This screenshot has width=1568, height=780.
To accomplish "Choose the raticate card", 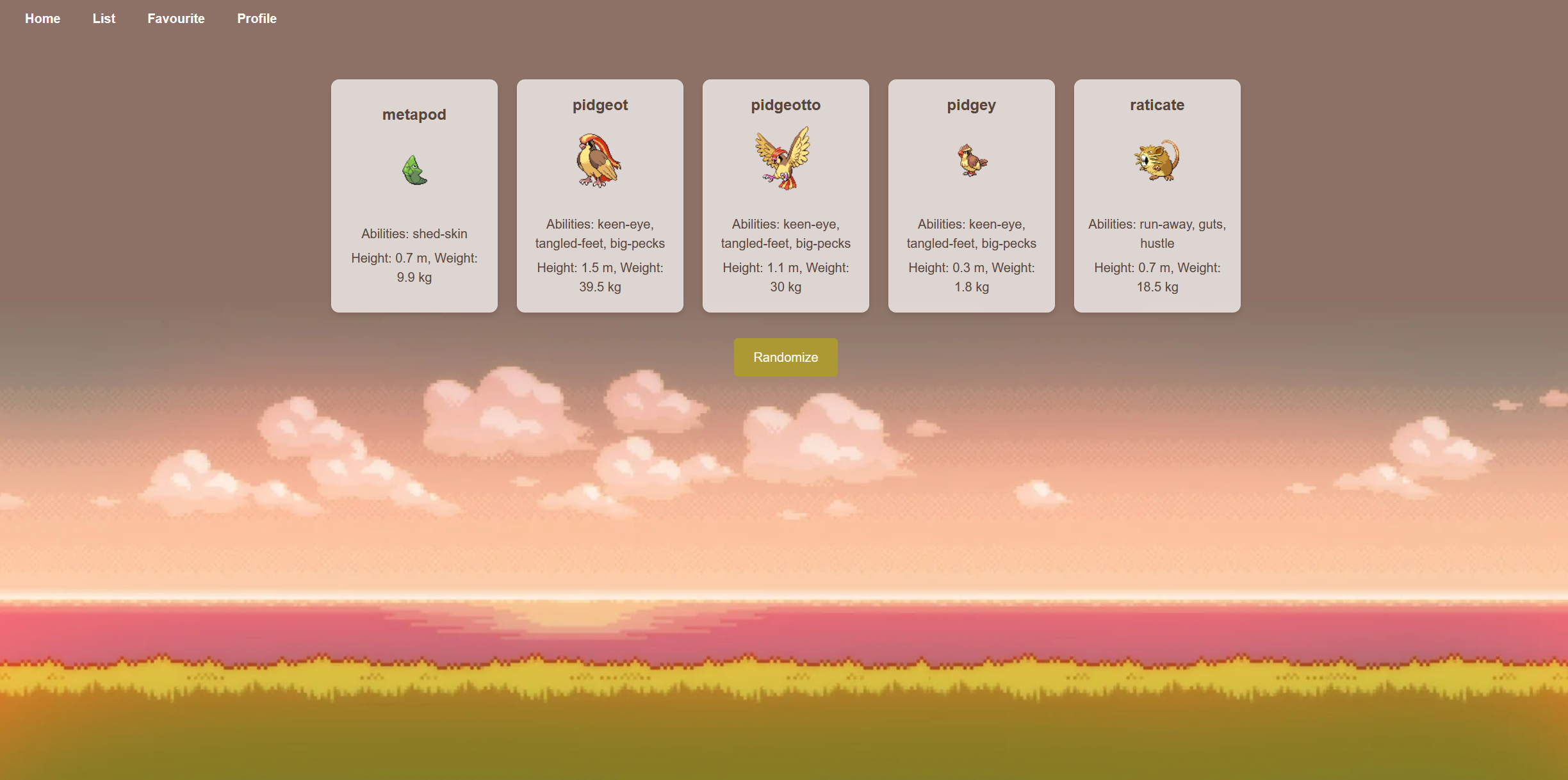I will (x=1157, y=196).
